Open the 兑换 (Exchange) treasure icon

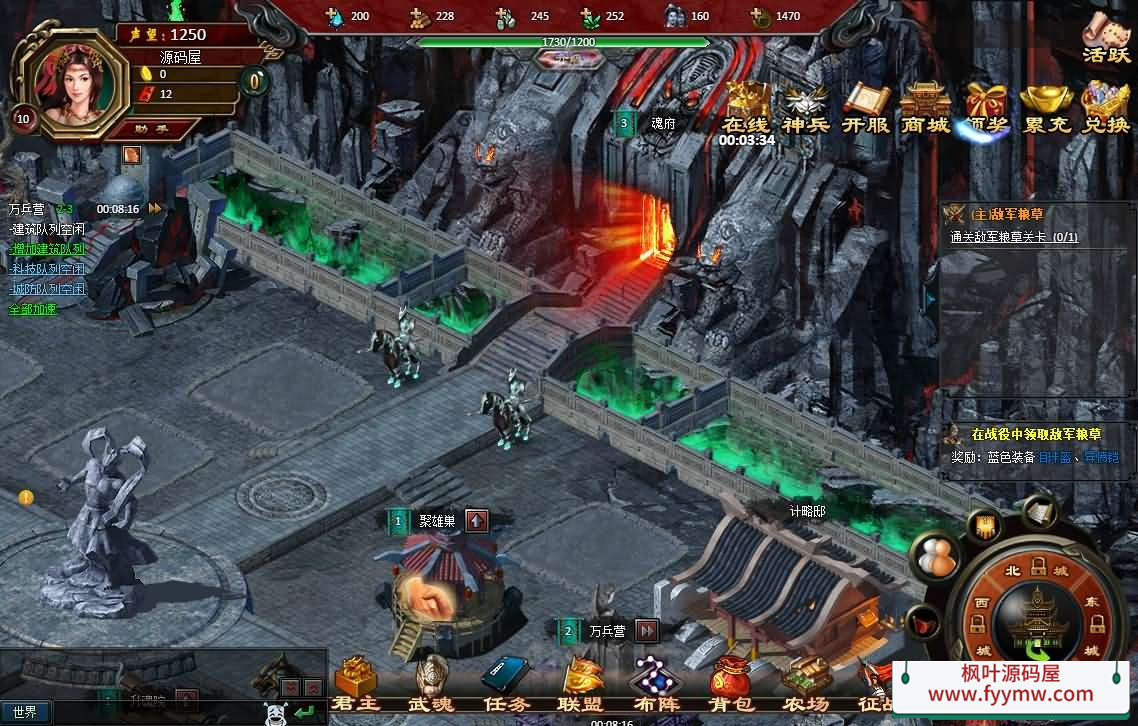coord(1105,107)
